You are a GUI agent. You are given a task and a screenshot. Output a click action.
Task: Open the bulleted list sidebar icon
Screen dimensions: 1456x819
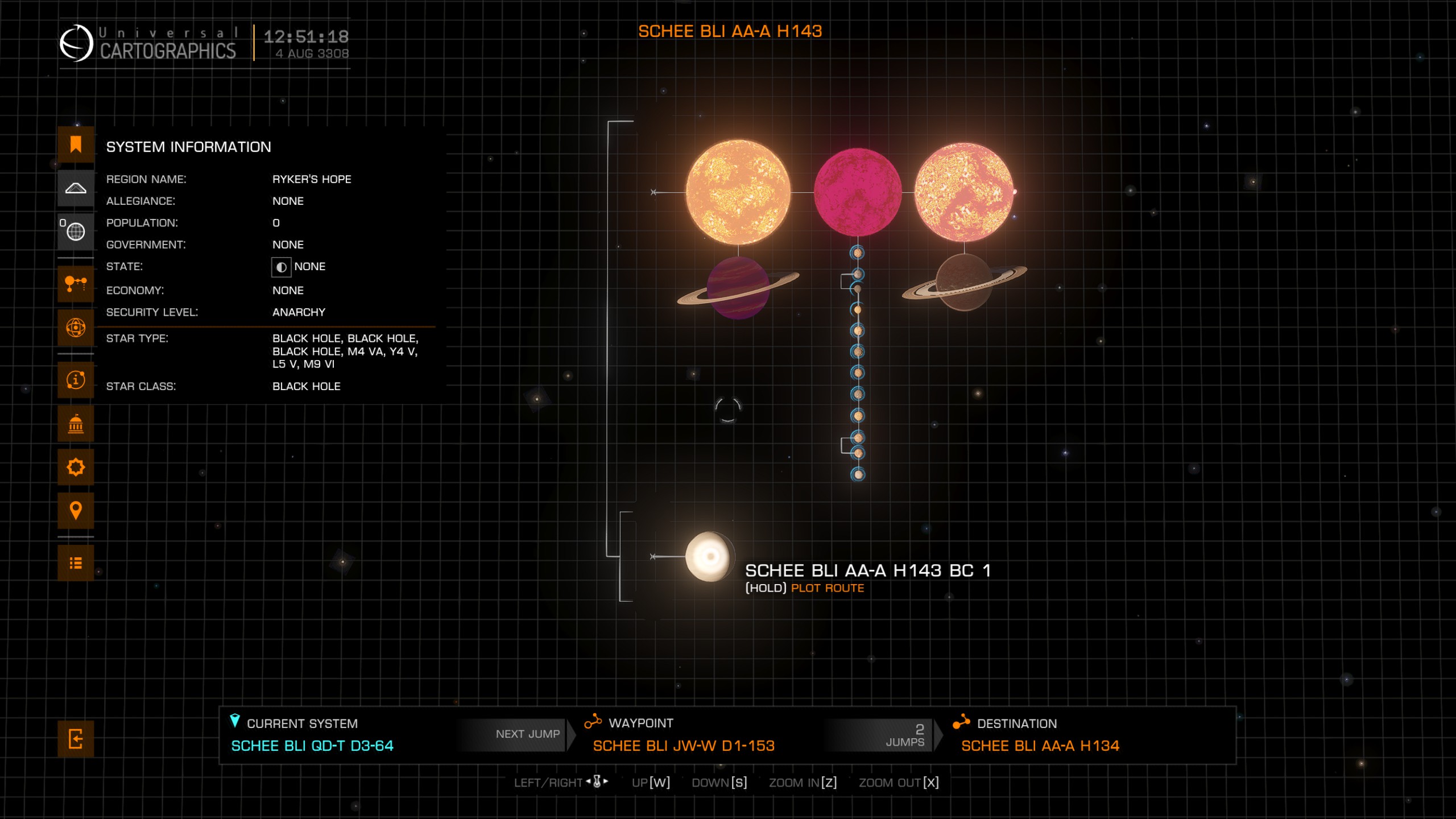point(76,563)
